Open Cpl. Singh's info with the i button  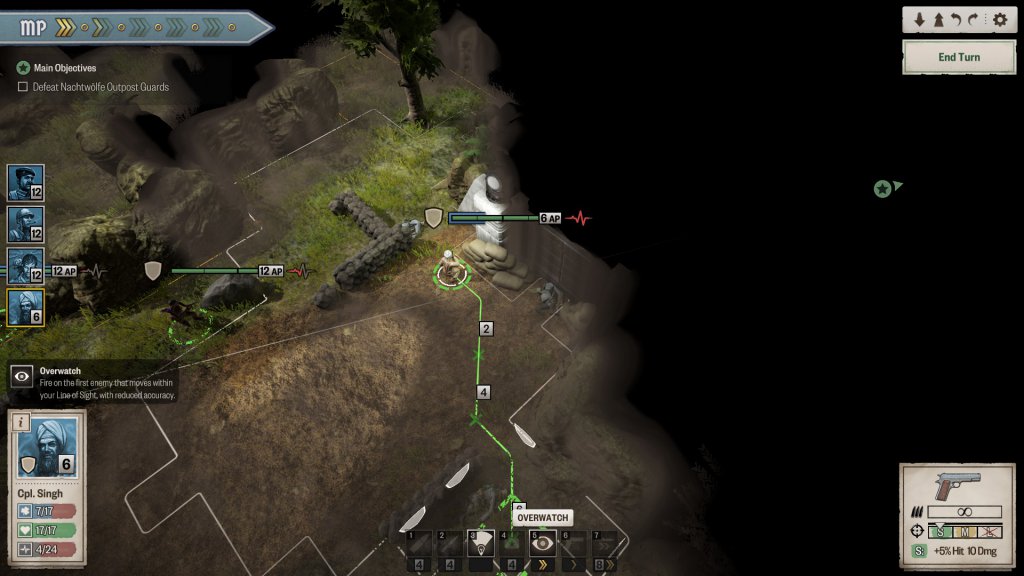point(18,422)
